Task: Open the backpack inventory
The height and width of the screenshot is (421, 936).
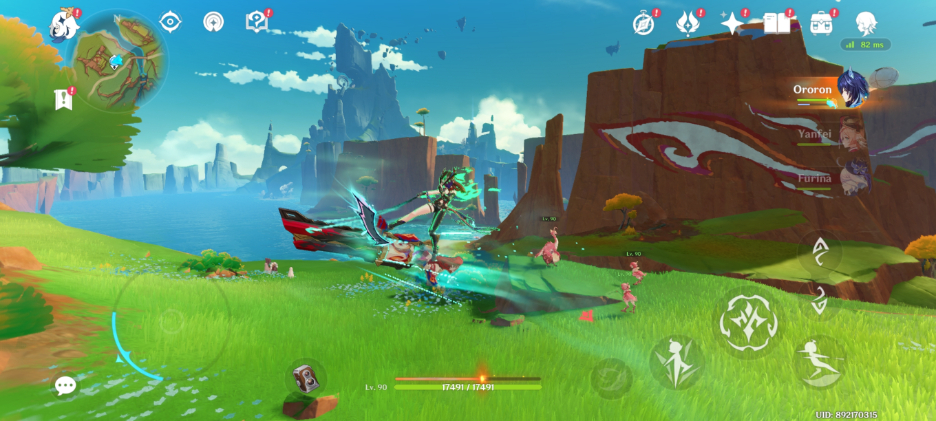Action: coord(822,23)
